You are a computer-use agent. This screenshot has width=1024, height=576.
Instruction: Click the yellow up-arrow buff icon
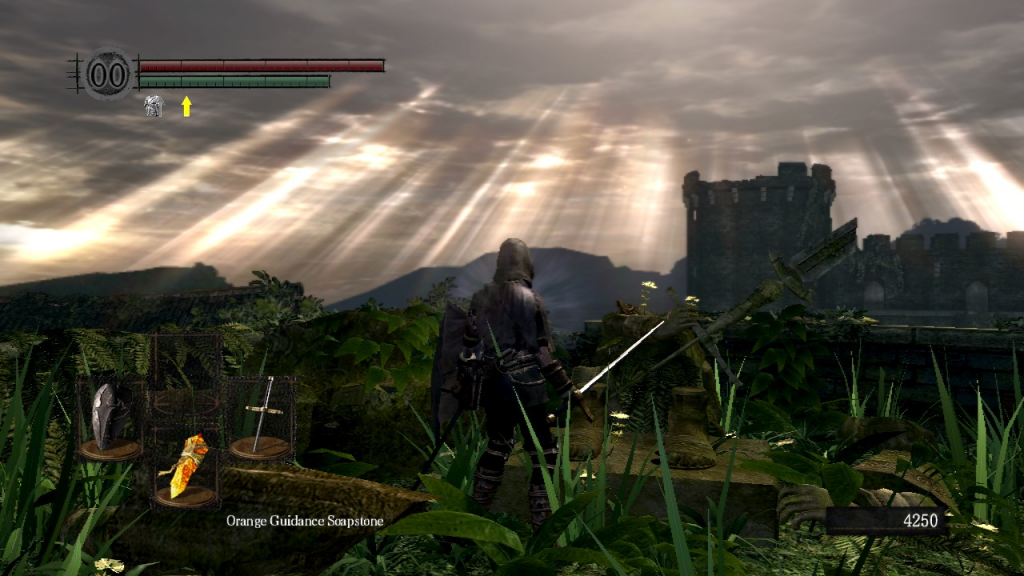click(186, 106)
